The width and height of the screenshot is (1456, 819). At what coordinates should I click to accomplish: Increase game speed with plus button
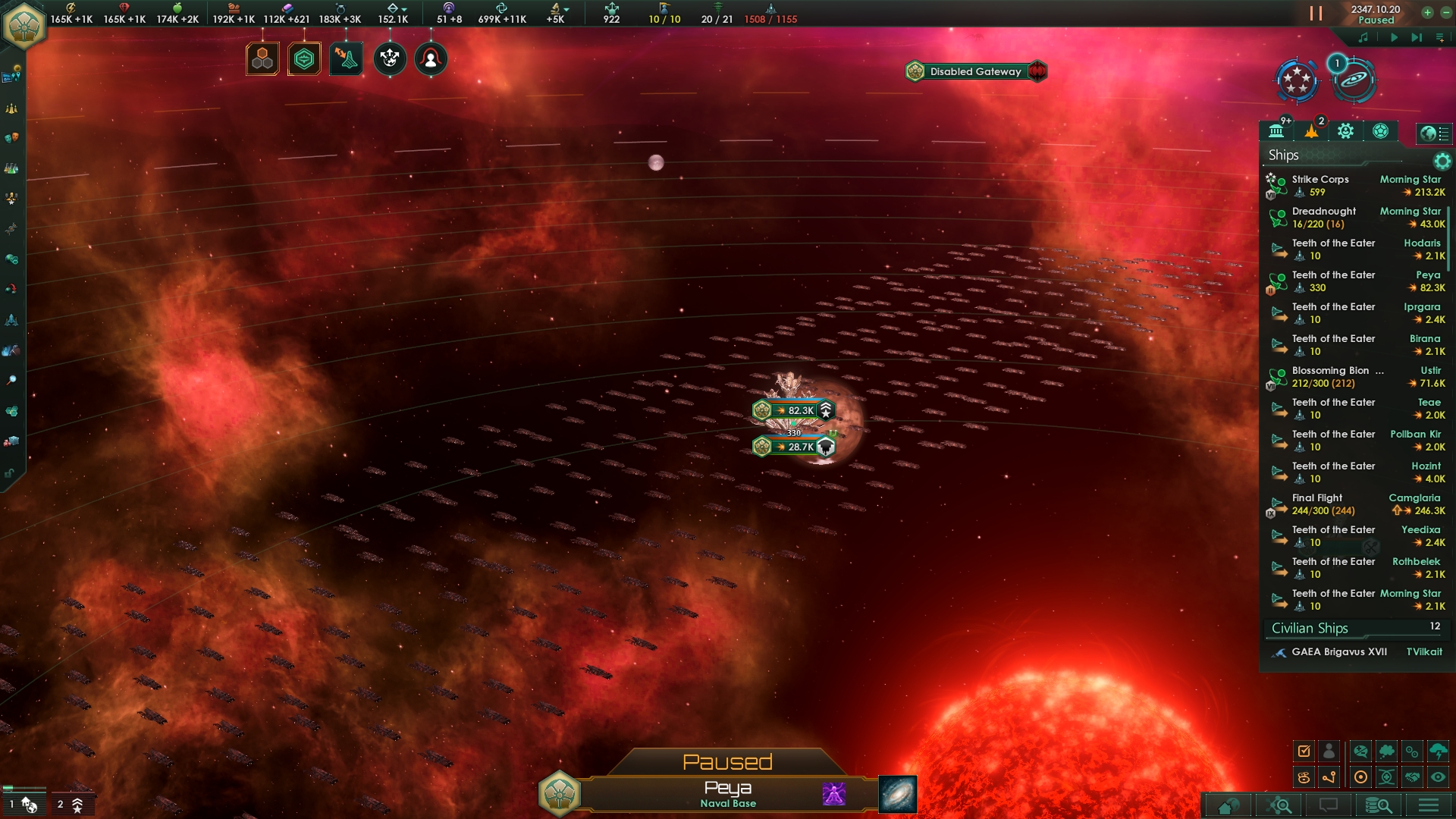click(x=1427, y=12)
